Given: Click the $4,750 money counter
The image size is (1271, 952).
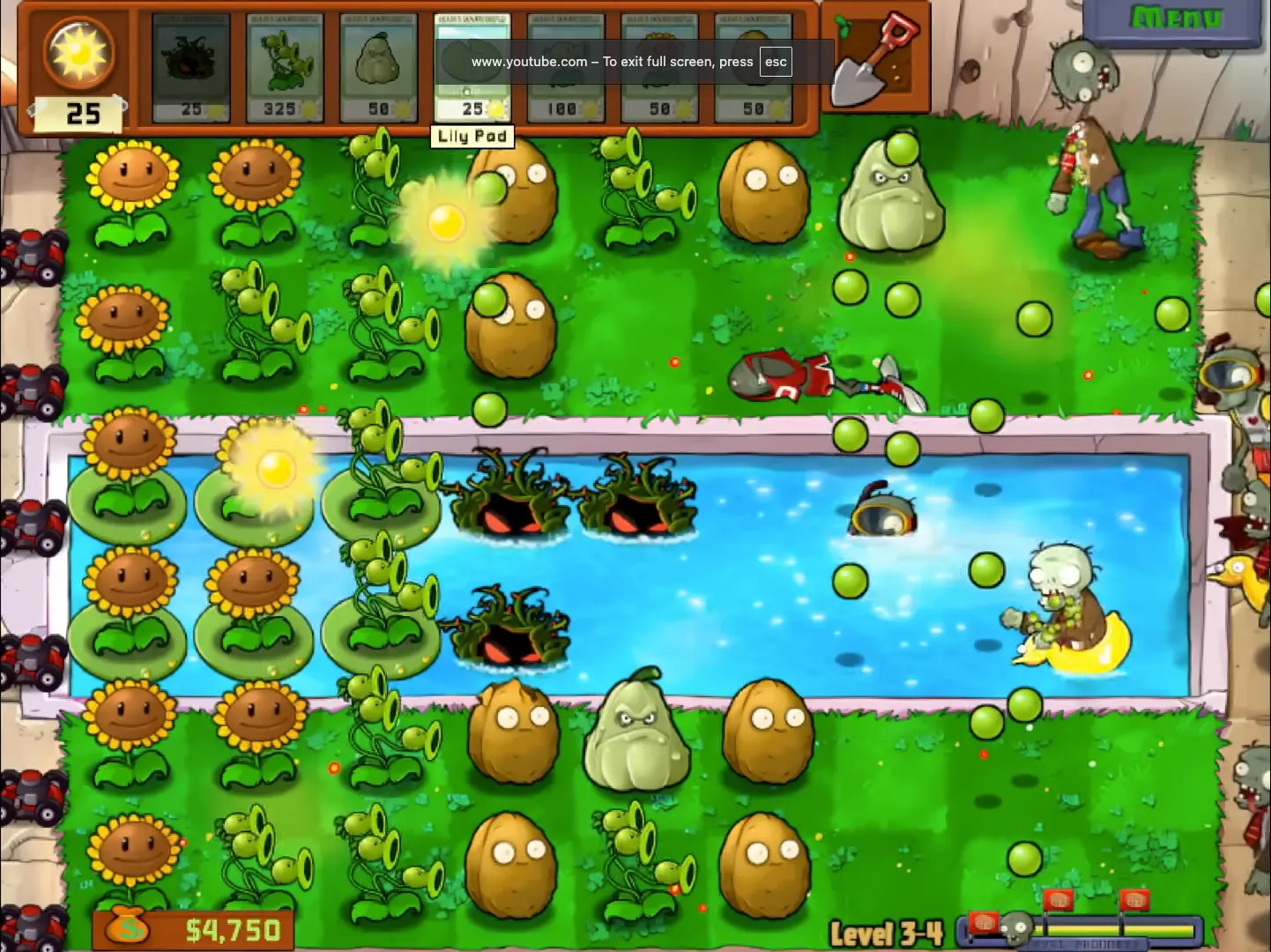Looking at the screenshot, I should click(196, 926).
